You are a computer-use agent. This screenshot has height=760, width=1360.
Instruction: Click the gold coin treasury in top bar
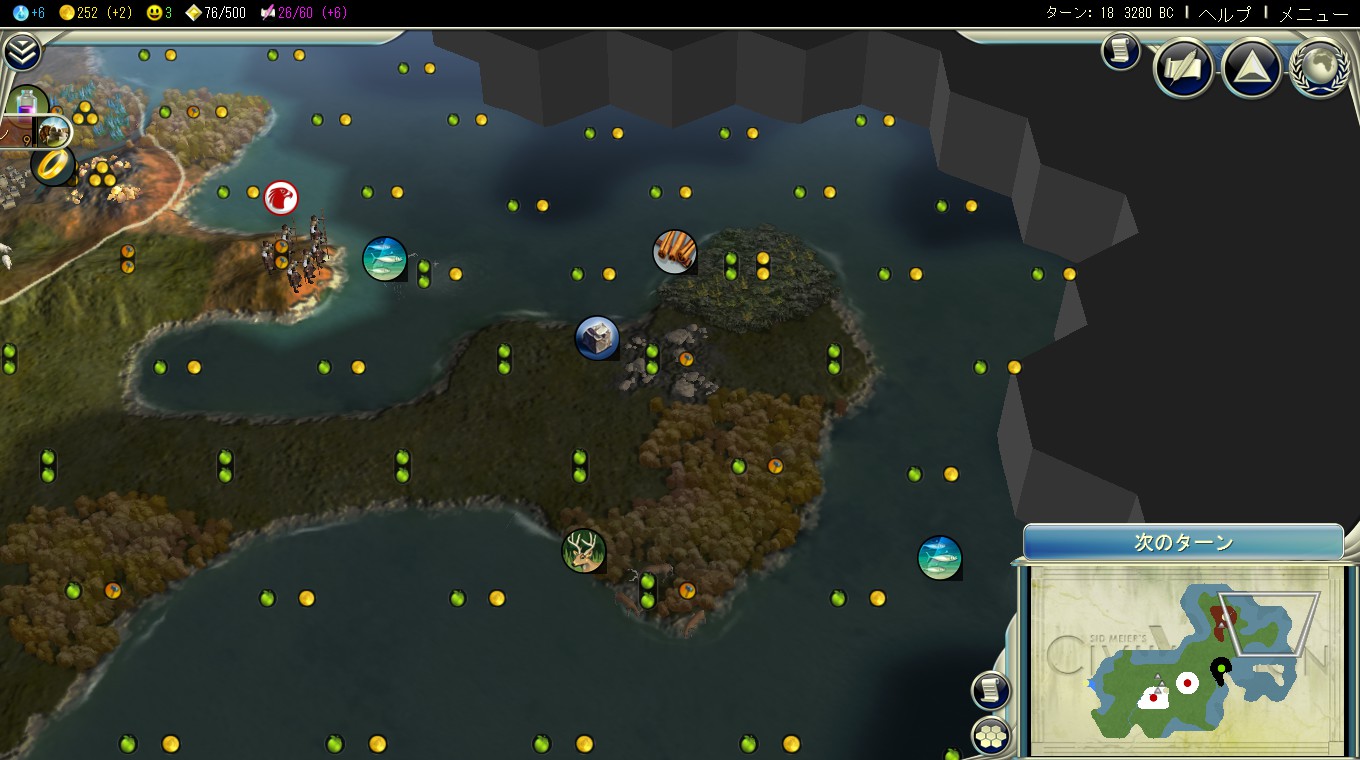pos(67,13)
